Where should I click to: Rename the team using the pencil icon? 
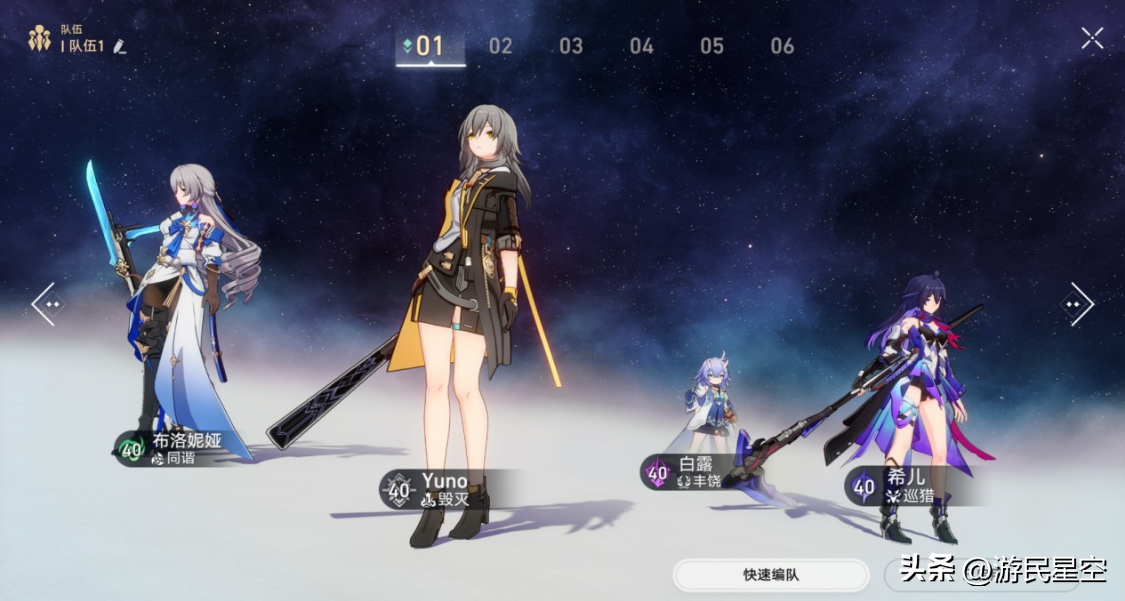click(x=120, y=46)
